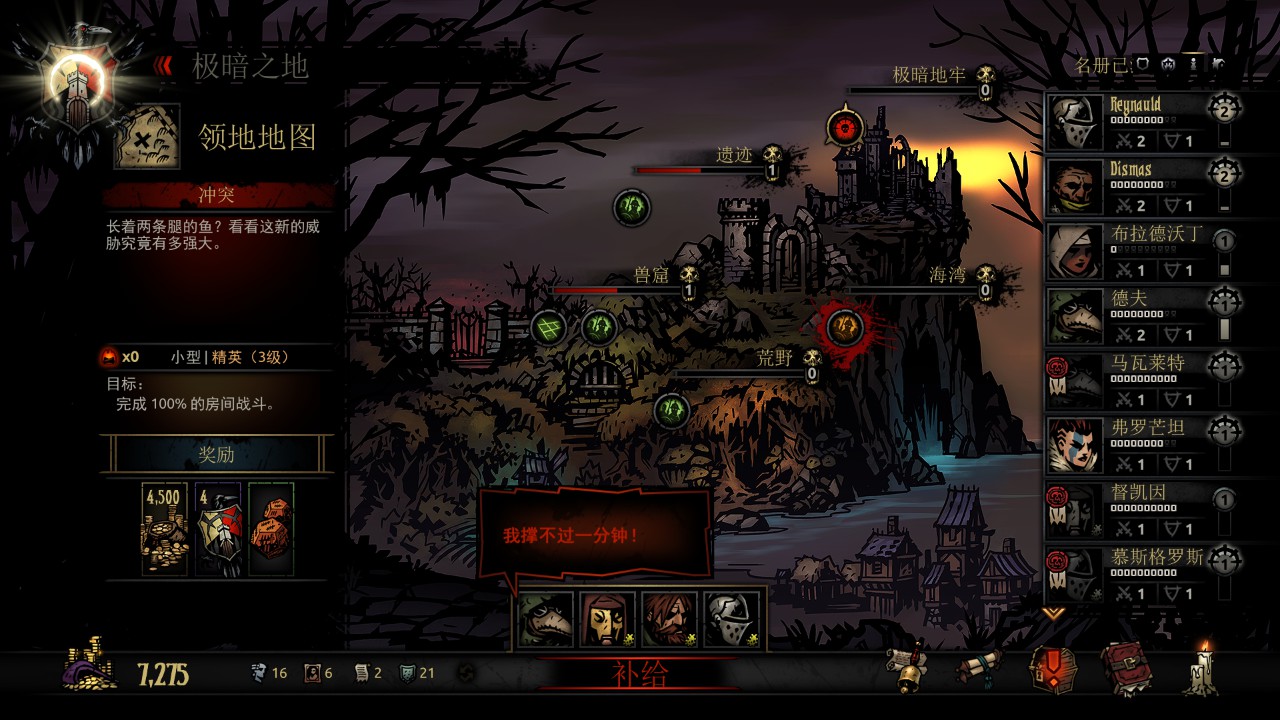The image size is (1280, 720).
Task: Choose the green 遗迹 mission marker
Action: click(x=631, y=208)
